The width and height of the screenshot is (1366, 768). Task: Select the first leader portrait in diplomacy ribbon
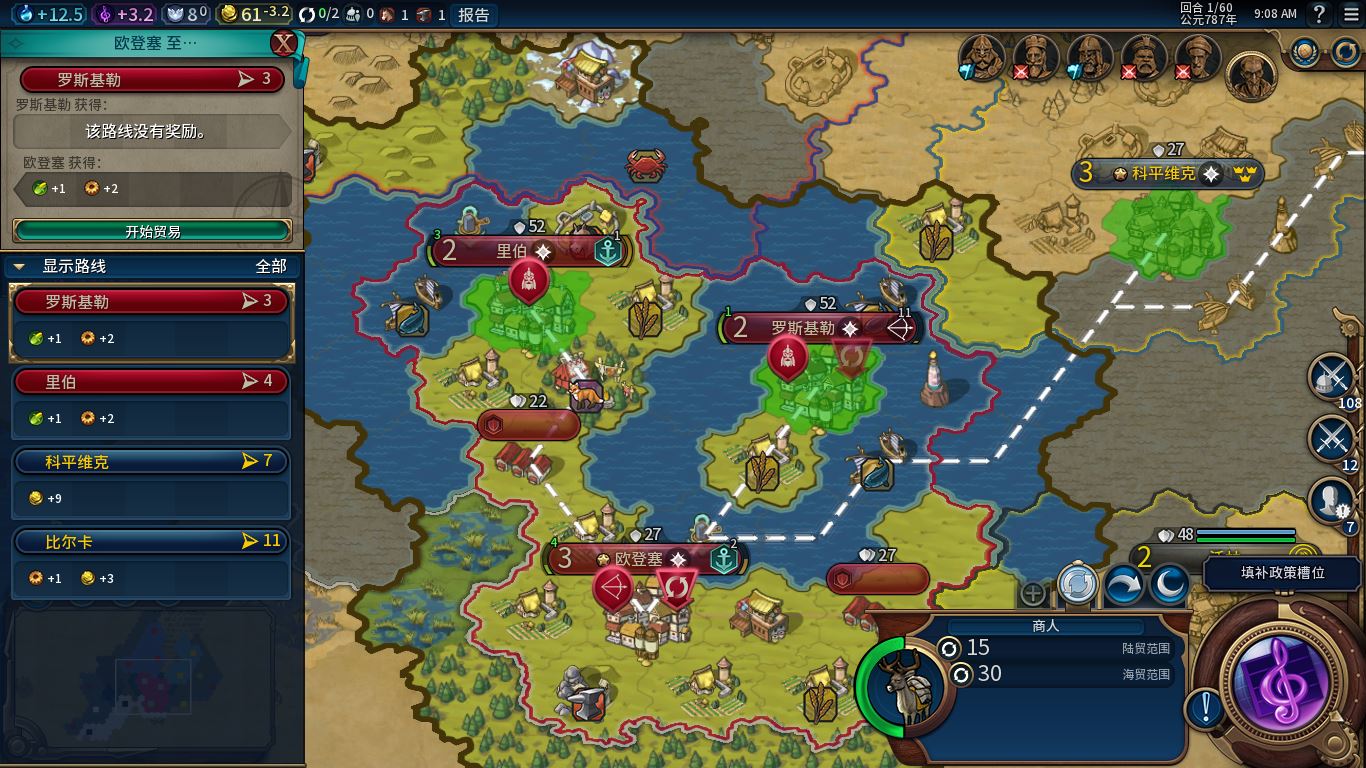click(x=981, y=58)
